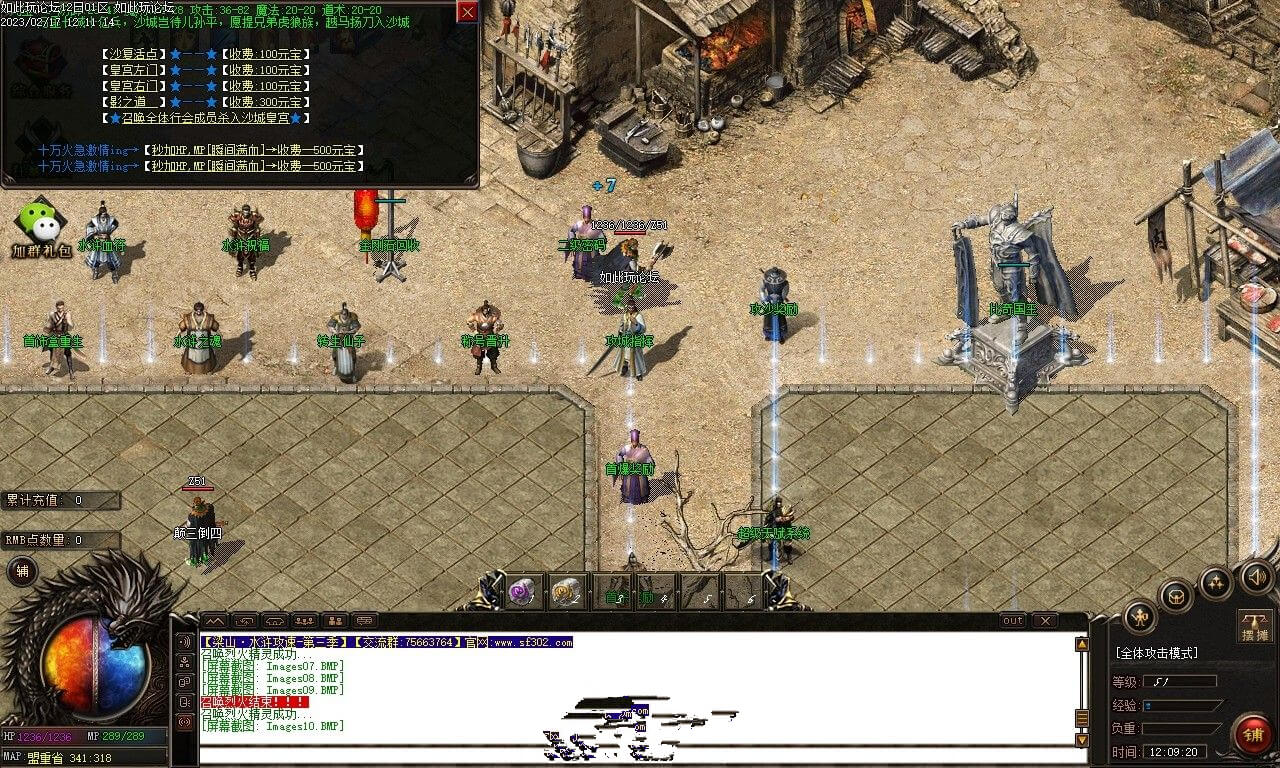Use the purple scroll hotbar slot

click(522, 592)
